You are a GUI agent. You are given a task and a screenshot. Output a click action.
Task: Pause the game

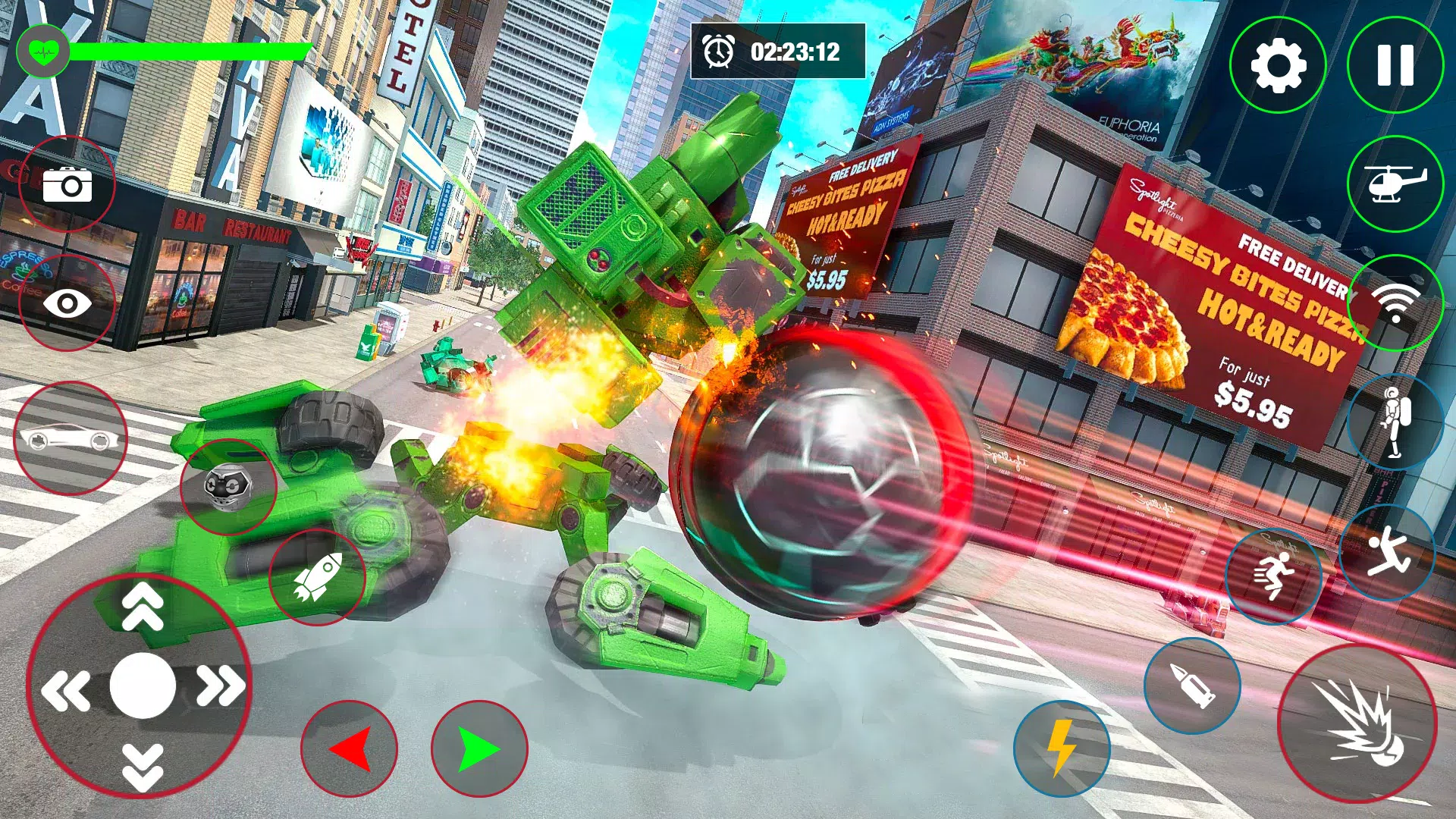tap(1395, 65)
